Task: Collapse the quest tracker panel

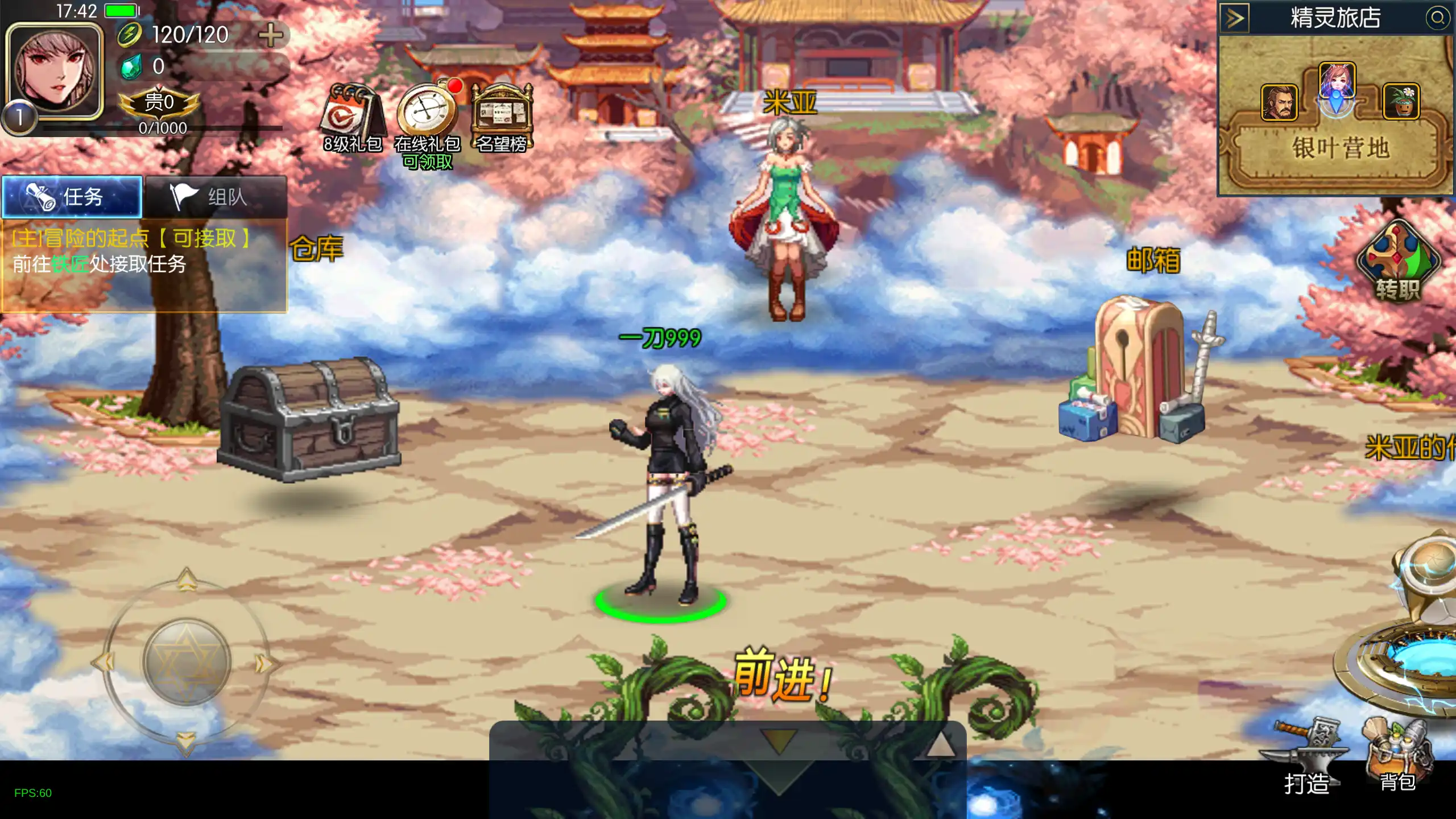Action: 72,198
